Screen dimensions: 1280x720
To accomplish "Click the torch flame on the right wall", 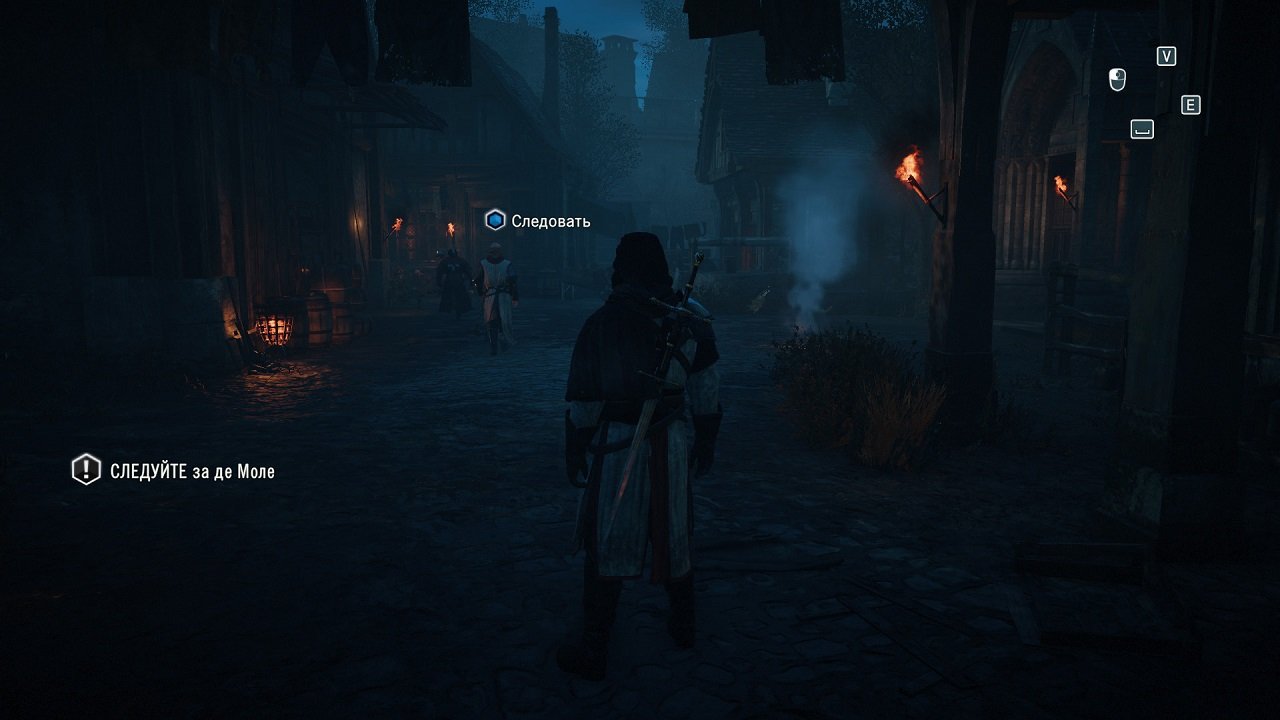I will pos(910,165).
